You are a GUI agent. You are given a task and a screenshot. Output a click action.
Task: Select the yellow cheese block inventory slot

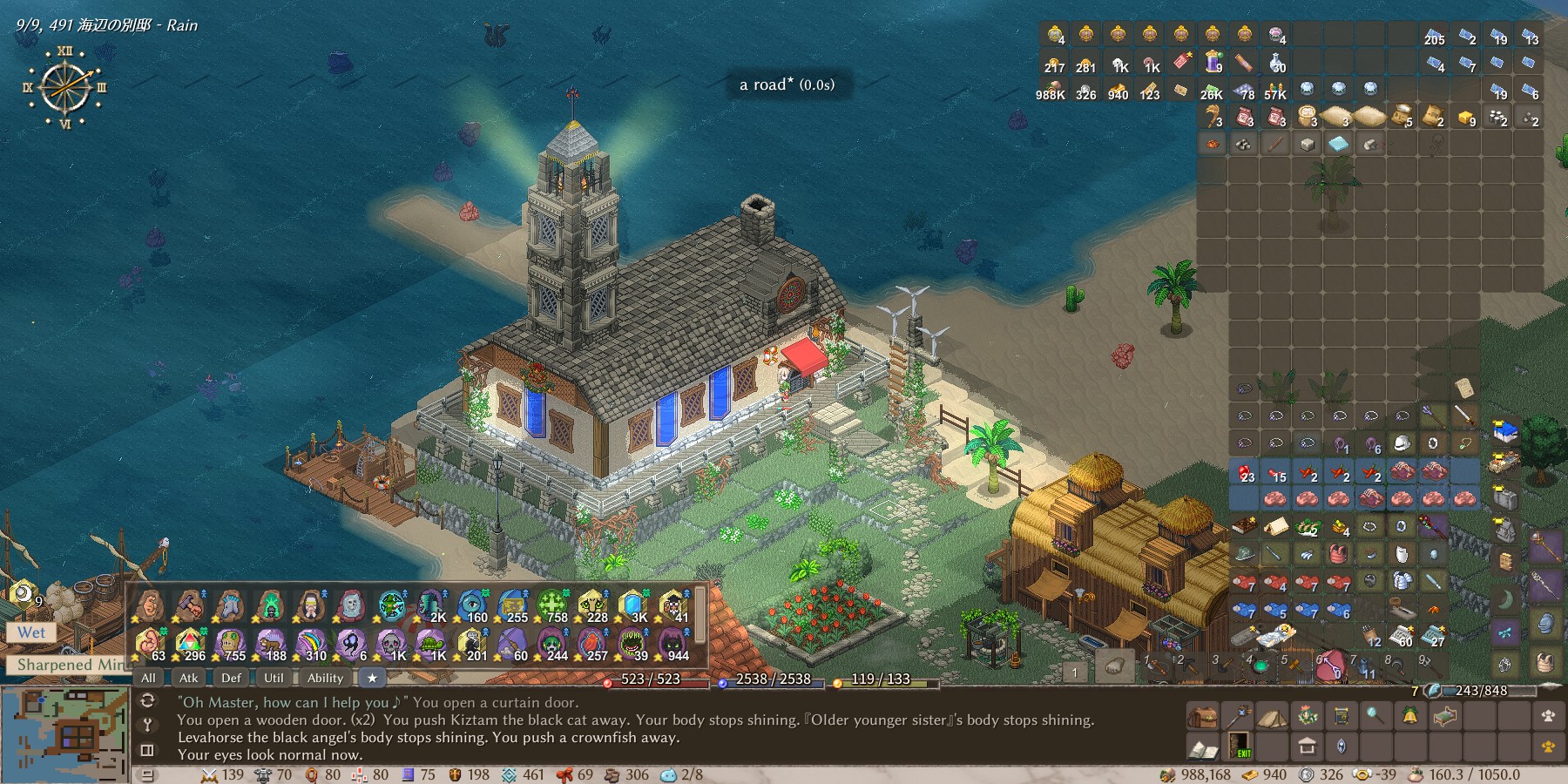tap(1465, 117)
